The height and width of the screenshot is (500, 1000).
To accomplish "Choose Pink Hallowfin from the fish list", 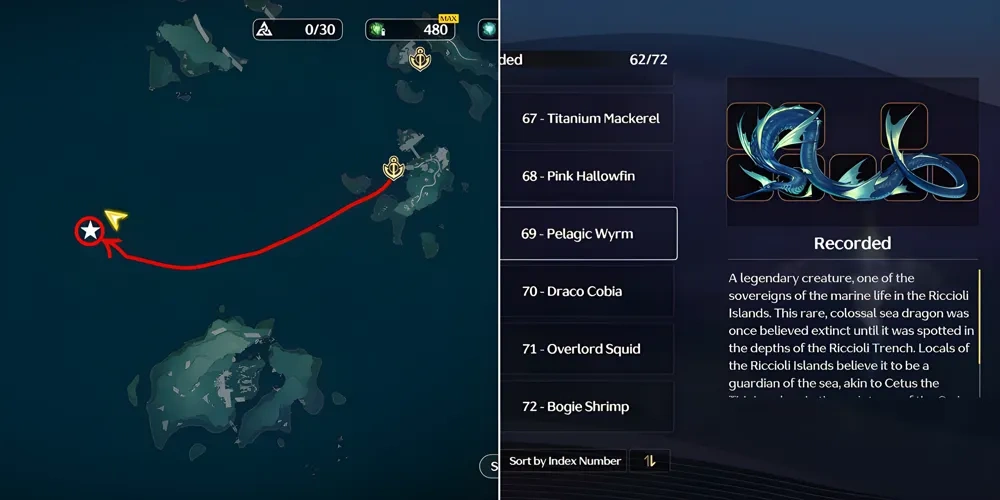I will click(589, 177).
